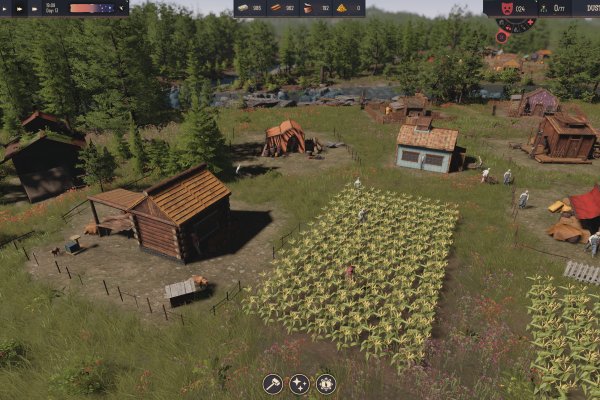This screenshot has height=400, width=600.
Task: Click the sparkle stars round button
Action: [x=299, y=383]
